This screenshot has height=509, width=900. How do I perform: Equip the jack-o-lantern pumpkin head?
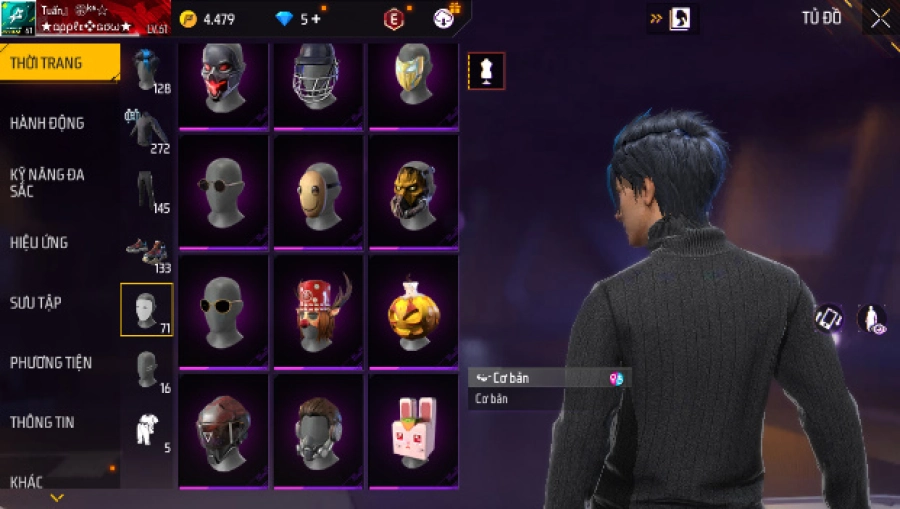(x=412, y=310)
